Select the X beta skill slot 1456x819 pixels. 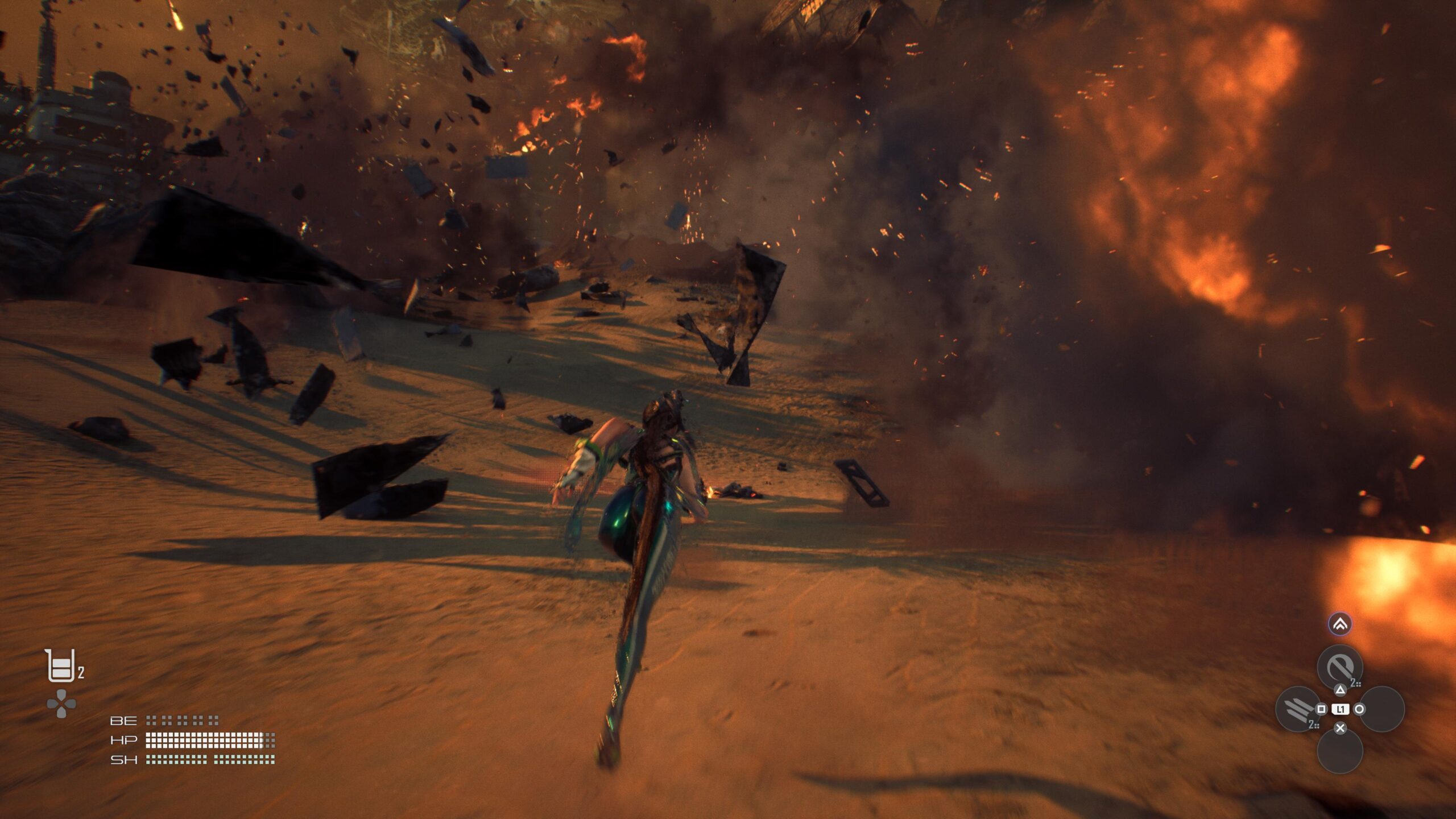click(x=1341, y=753)
